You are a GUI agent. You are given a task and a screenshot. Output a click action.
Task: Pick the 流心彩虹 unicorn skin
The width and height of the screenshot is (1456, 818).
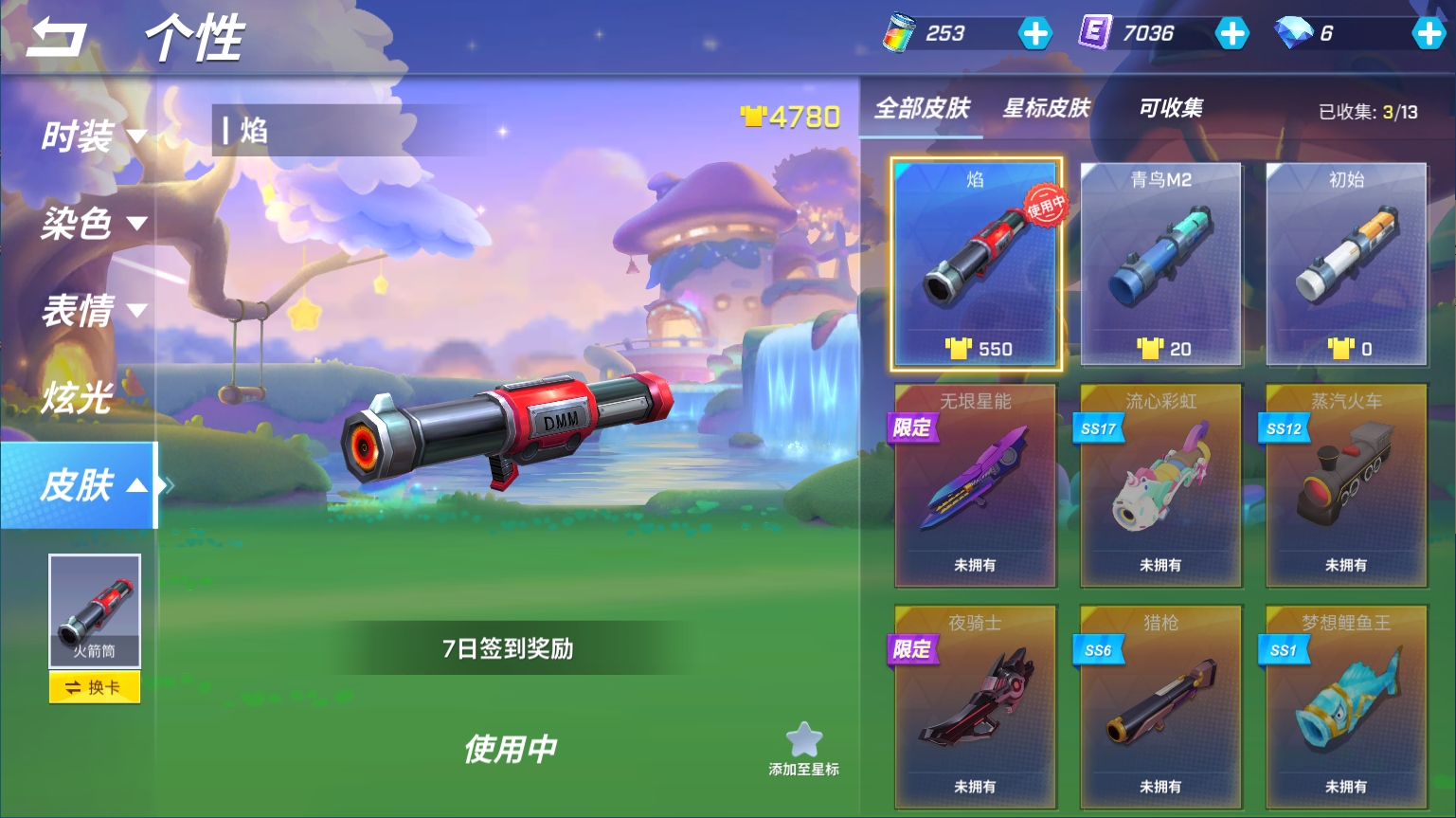1160,485
